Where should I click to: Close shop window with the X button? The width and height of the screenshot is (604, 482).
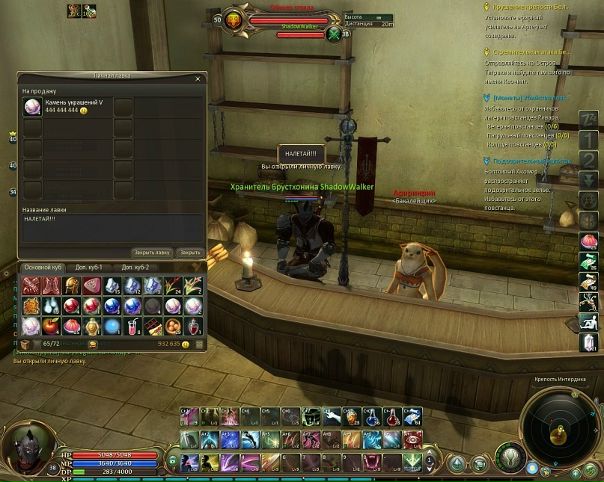(199, 76)
